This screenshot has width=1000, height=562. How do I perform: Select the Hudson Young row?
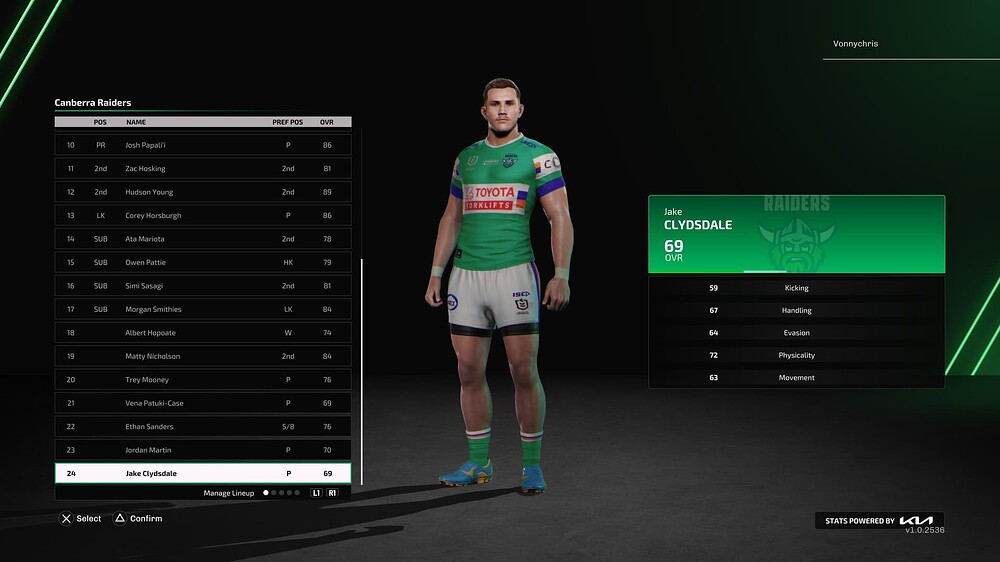(x=202, y=192)
